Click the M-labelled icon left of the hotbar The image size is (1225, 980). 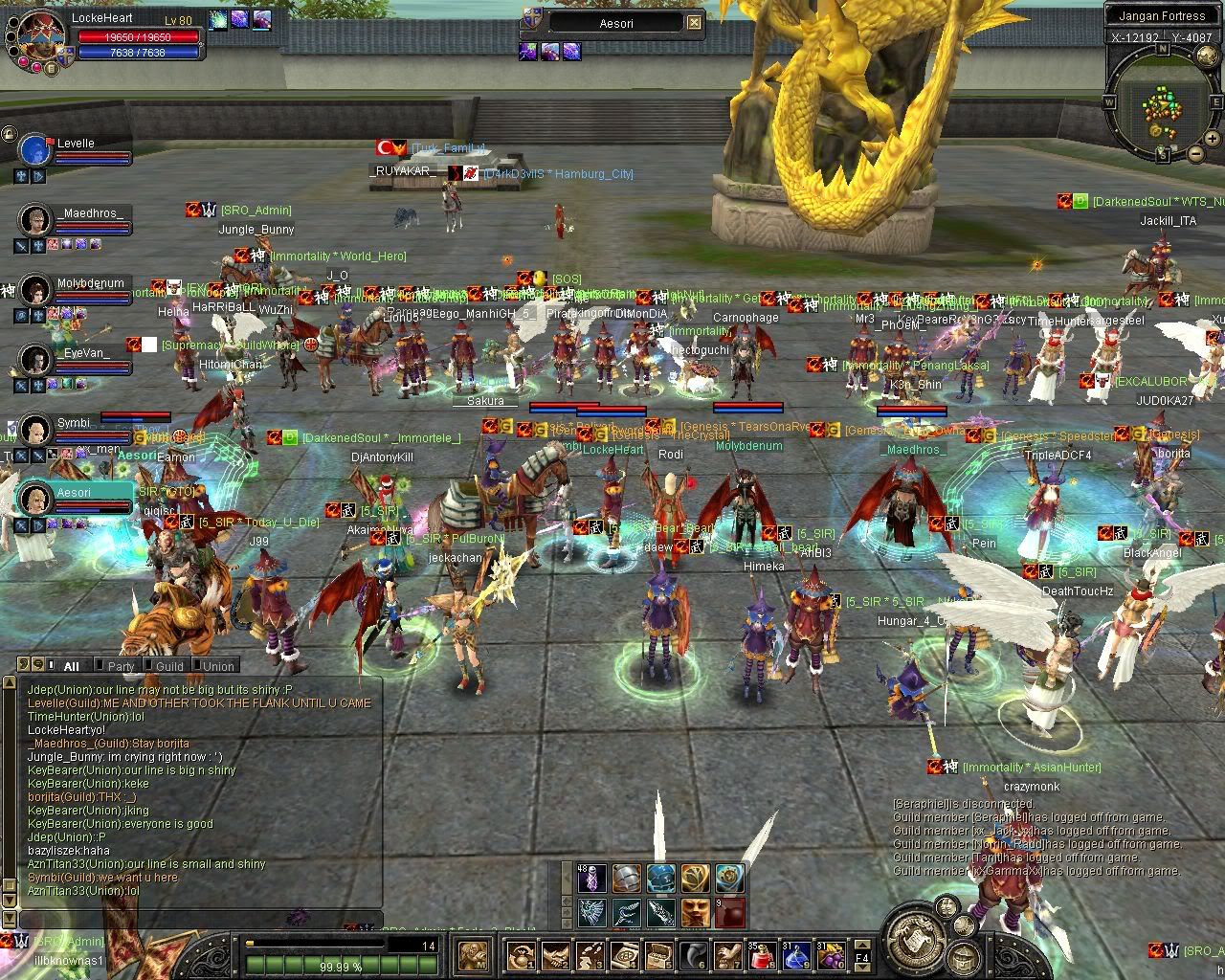474,955
